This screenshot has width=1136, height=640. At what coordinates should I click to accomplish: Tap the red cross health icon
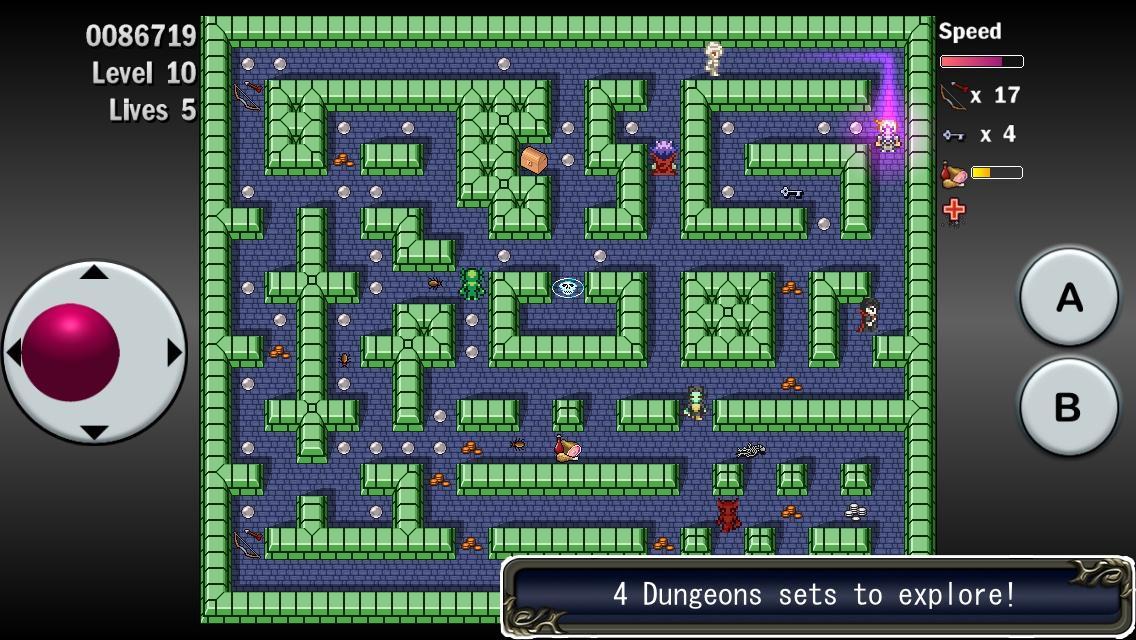[954, 209]
